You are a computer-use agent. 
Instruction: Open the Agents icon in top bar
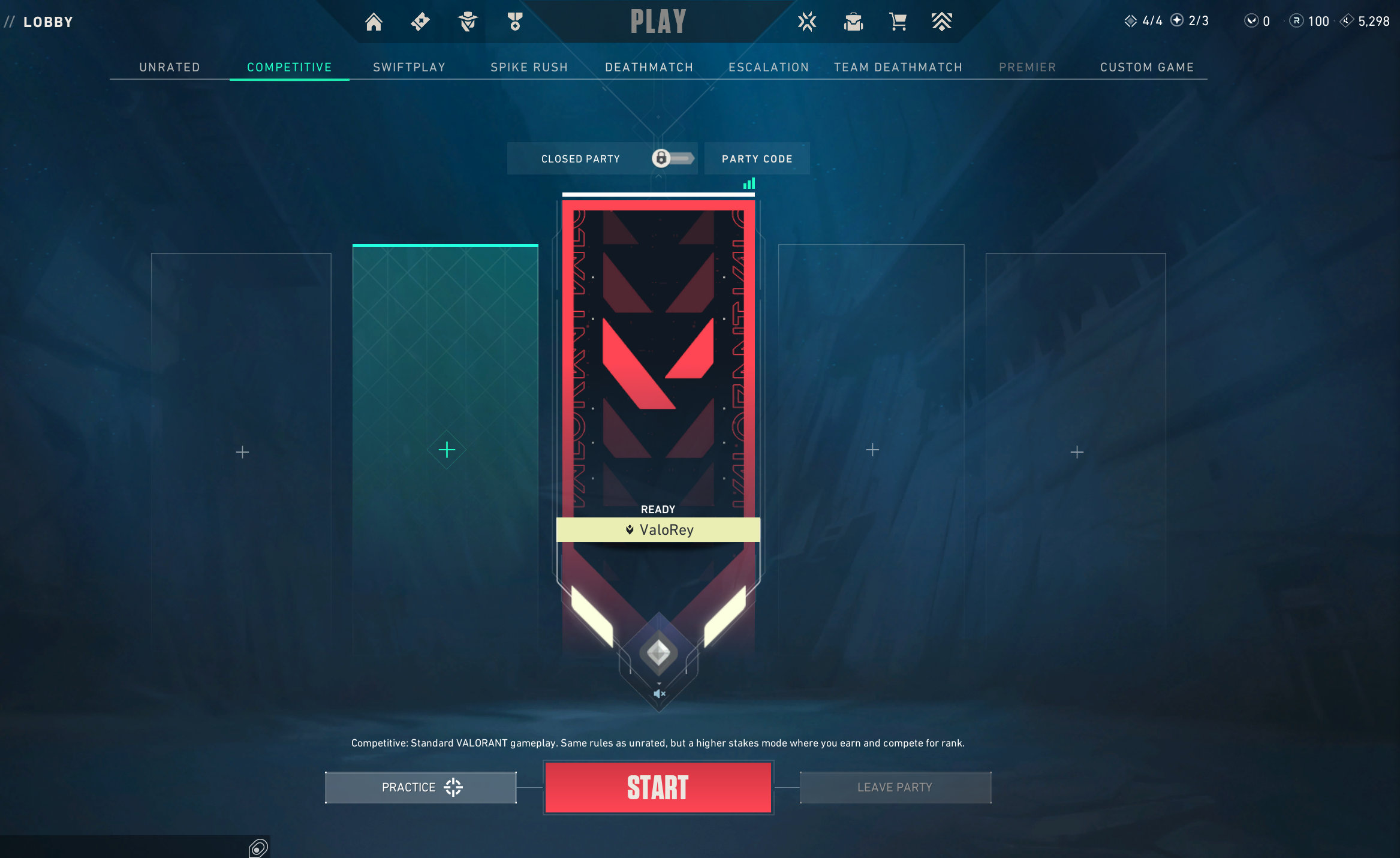point(467,22)
